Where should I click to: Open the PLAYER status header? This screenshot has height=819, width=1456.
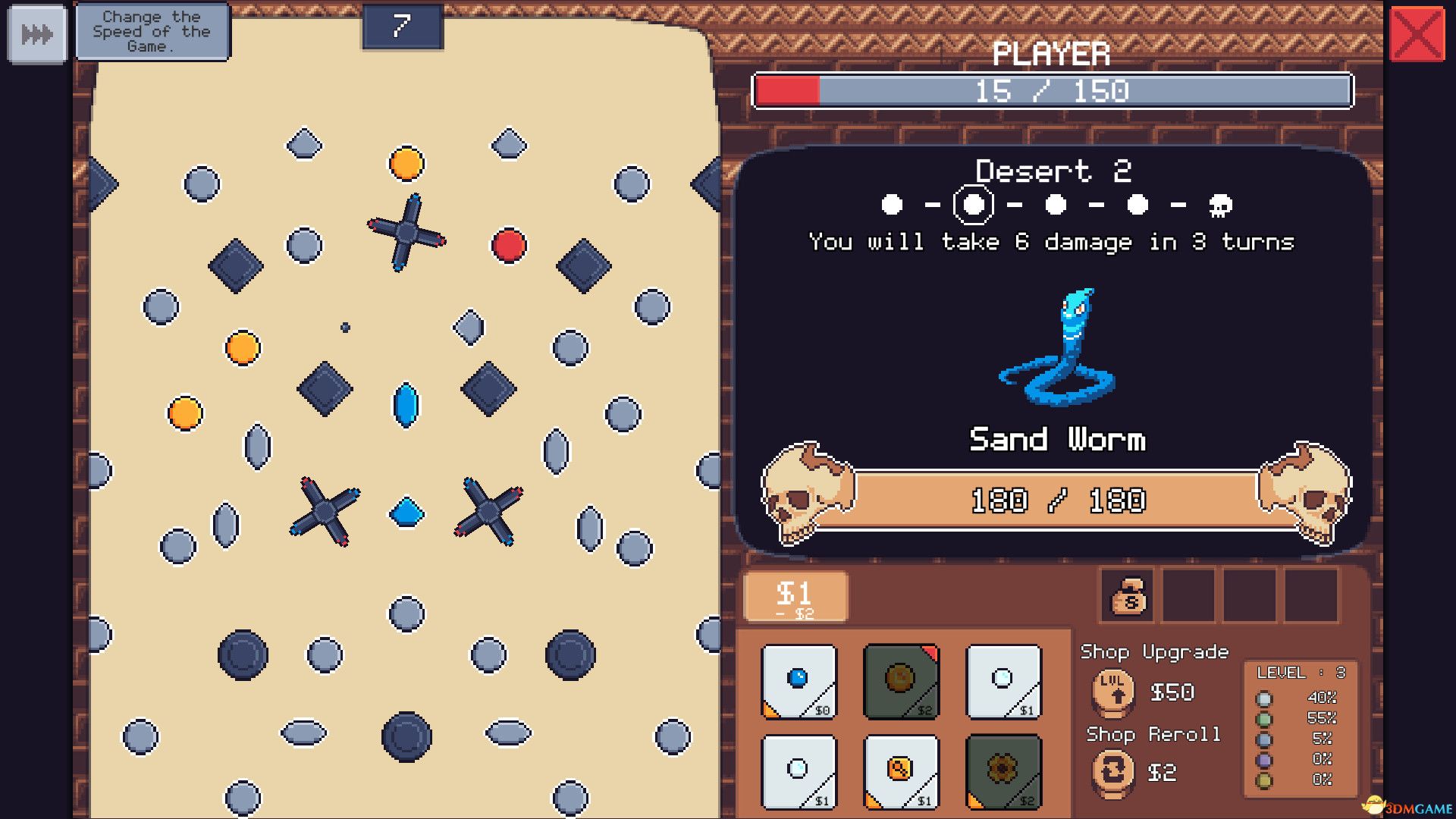[x=1053, y=53]
